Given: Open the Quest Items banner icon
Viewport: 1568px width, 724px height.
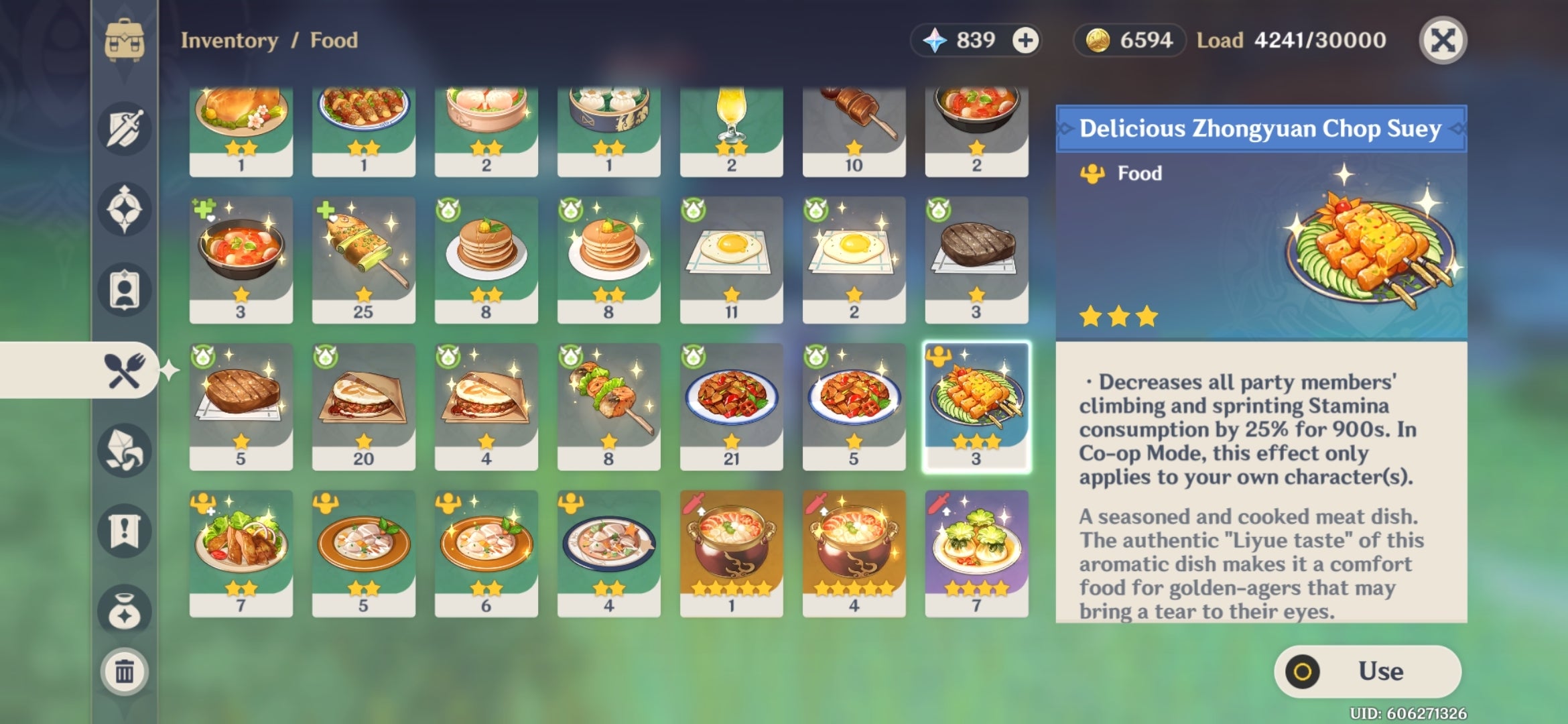Looking at the screenshot, I should click(124, 530).
